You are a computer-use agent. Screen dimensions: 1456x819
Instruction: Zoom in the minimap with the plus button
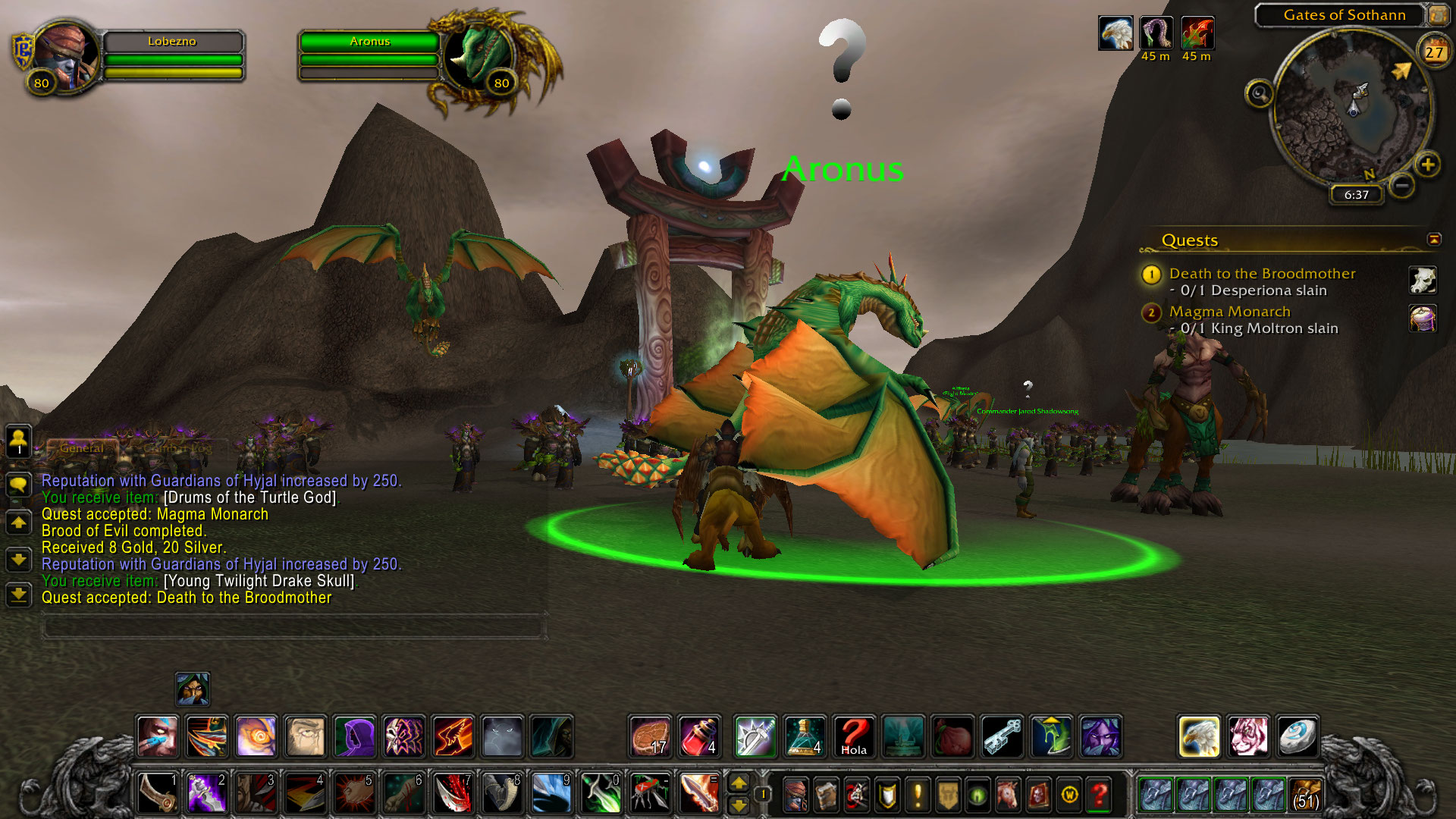[1428, 165]
